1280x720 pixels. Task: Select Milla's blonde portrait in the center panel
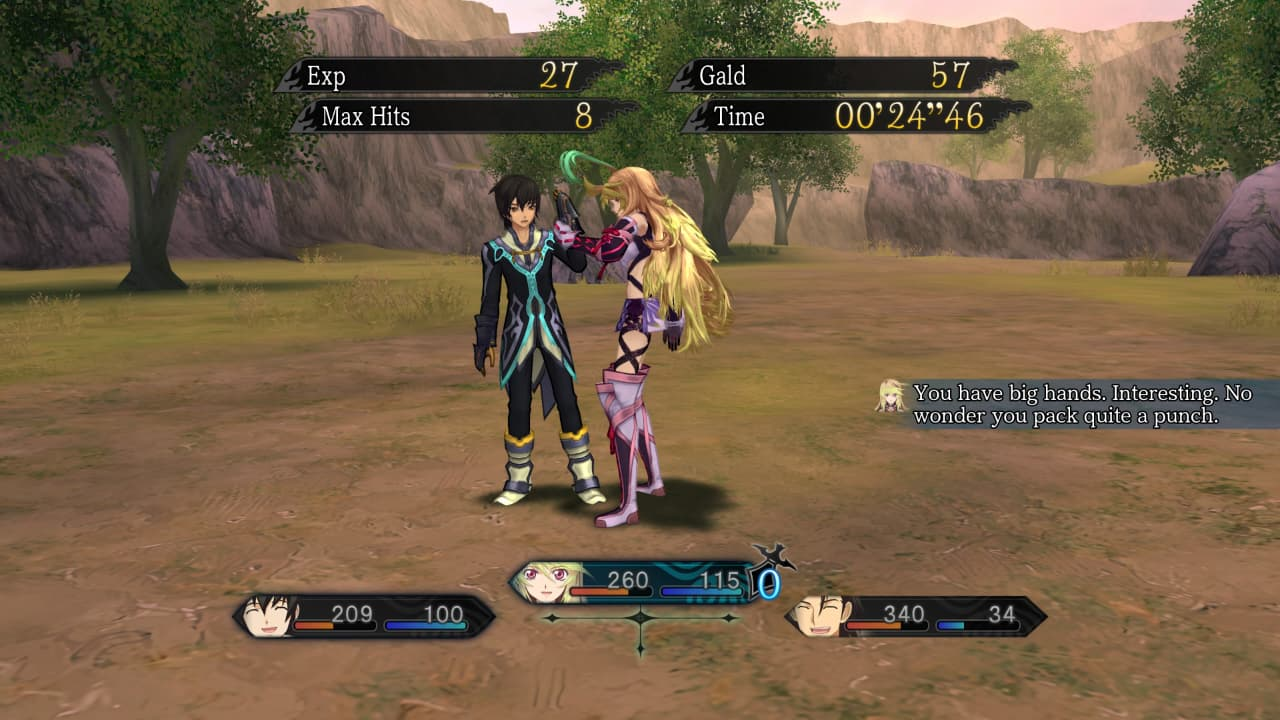pyautogui.click(x=545, y=583)
